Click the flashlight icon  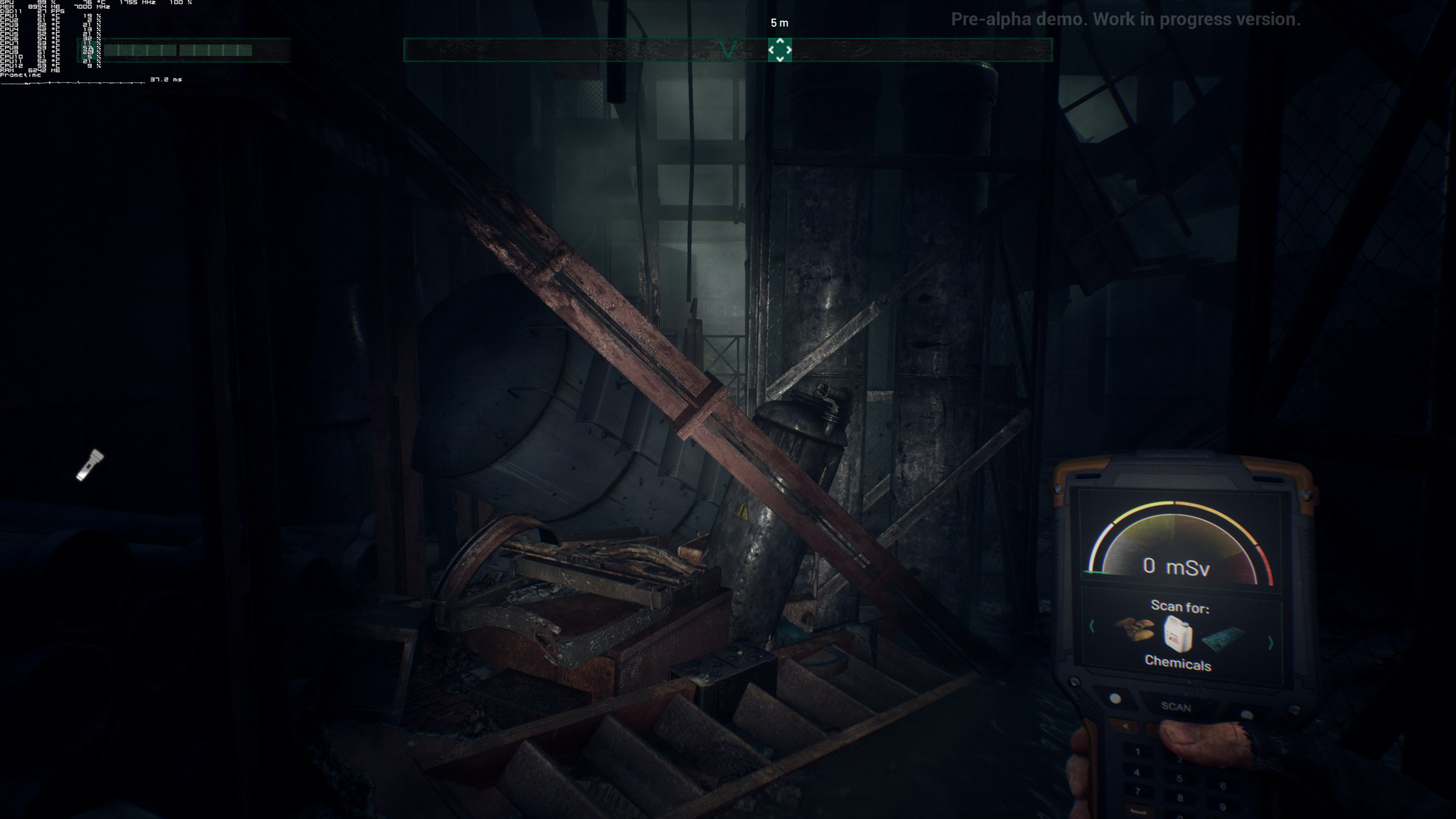pos(90,465)
